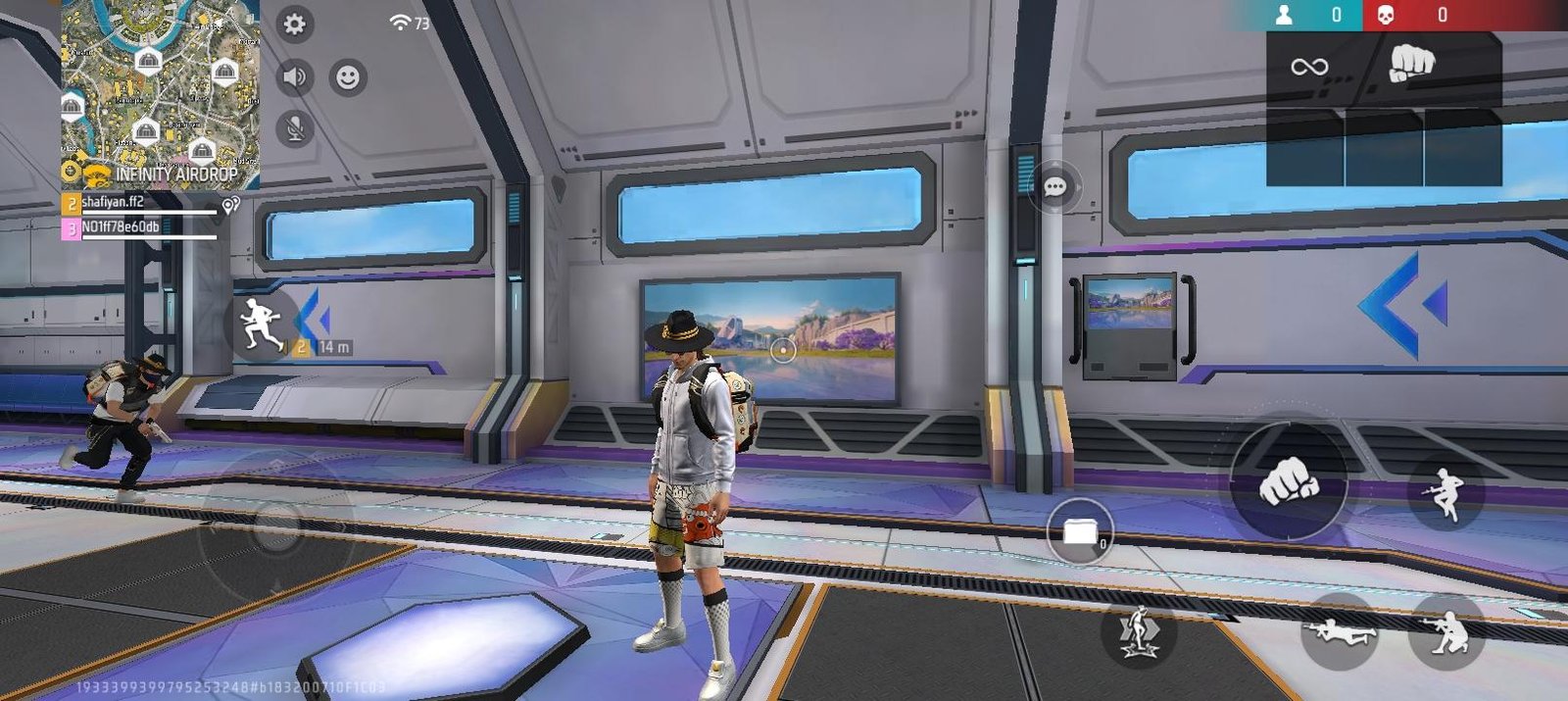Toggle the microphone button
1568x701 pixels.
coord(294,128)
